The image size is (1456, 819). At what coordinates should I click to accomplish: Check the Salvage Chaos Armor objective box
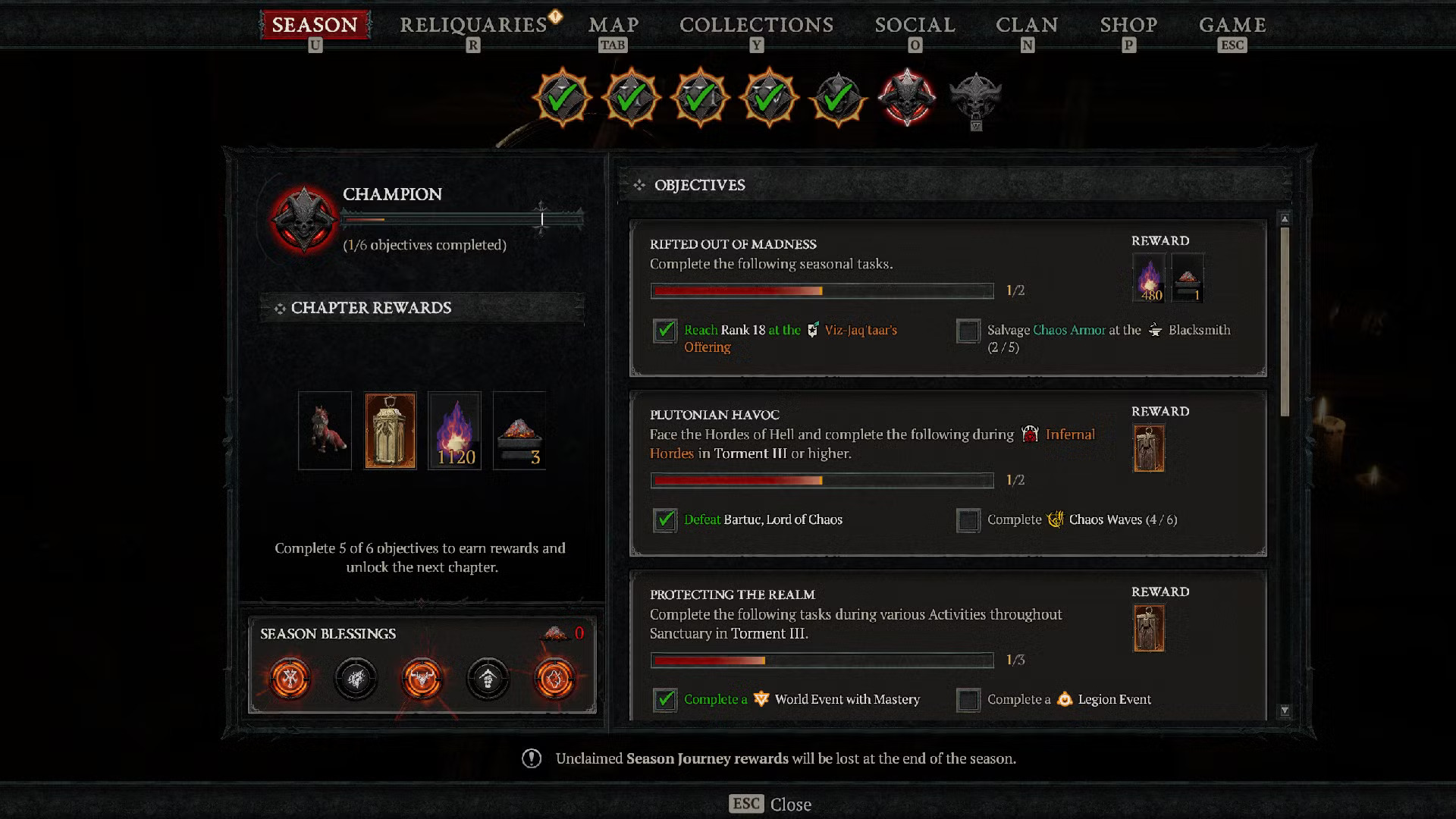click(968, 331)
